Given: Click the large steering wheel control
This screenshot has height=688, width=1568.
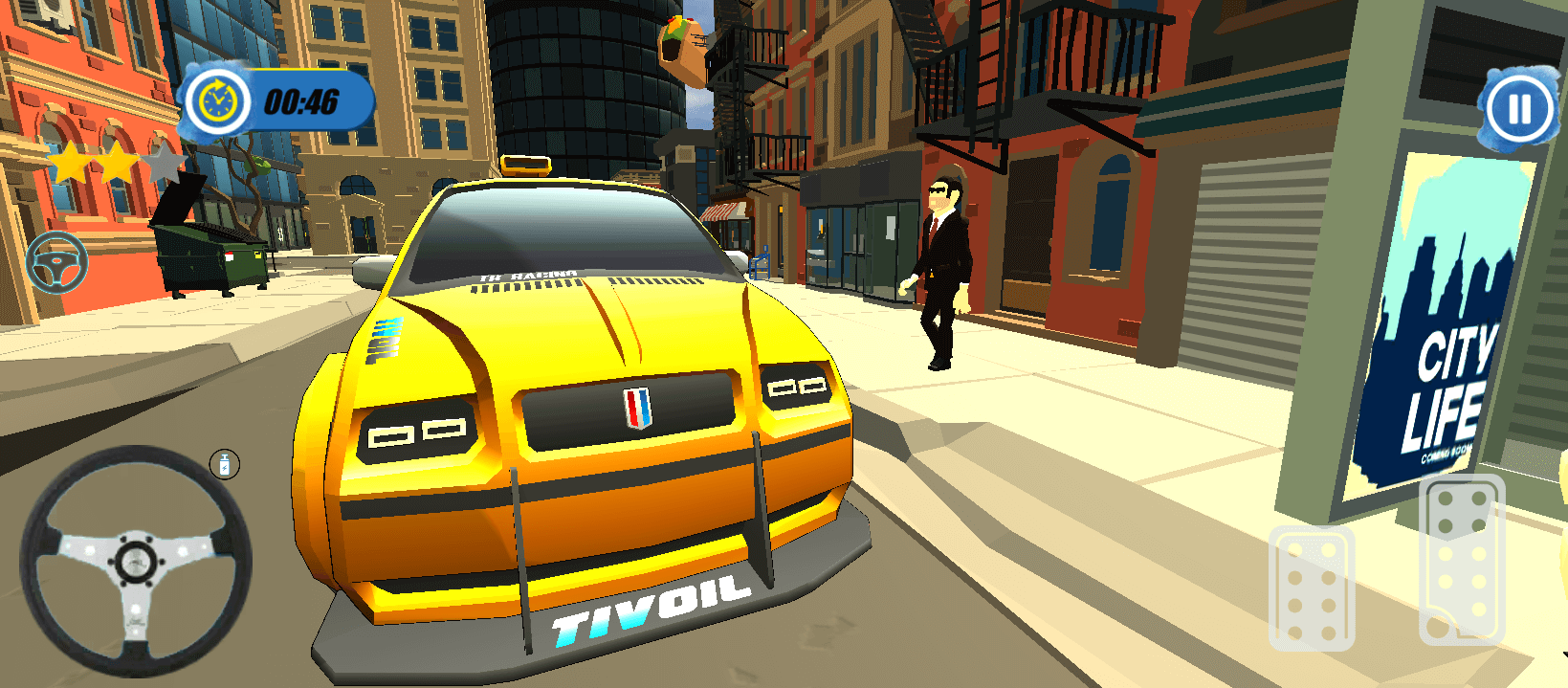Looking at the screenshot, I should 135,562.
